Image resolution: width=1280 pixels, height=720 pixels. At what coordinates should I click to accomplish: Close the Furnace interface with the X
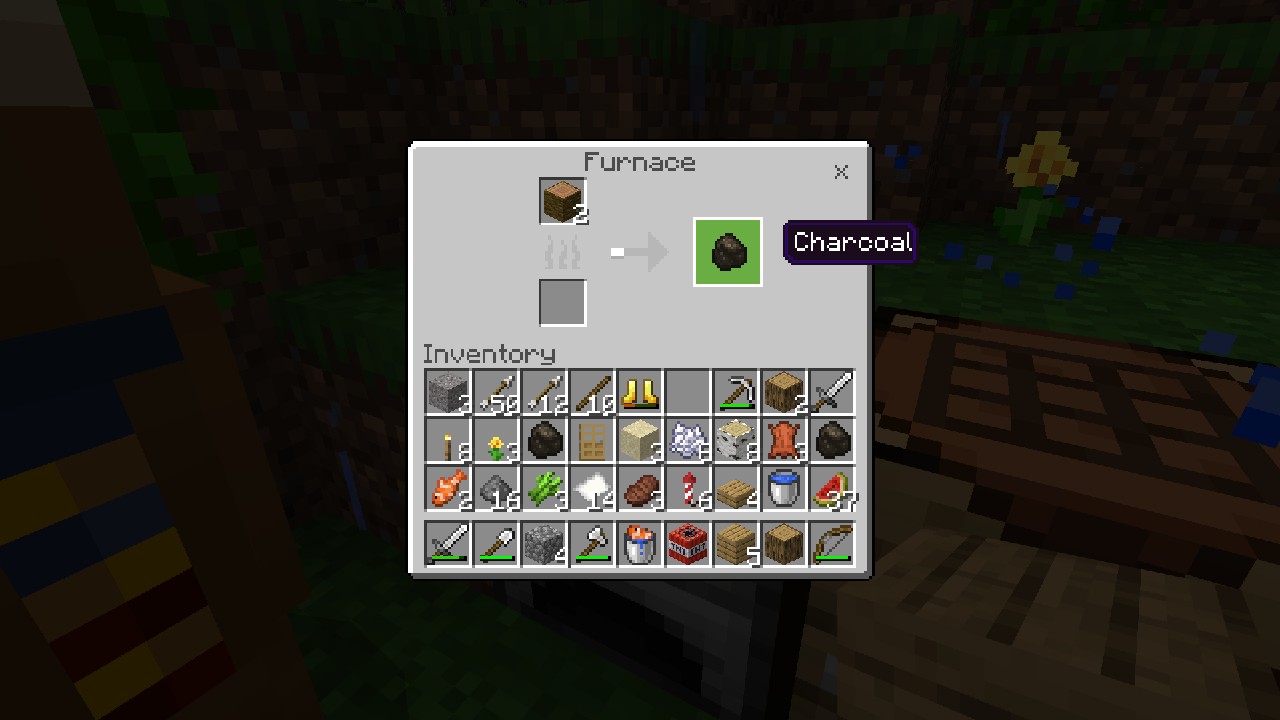tap(841, 171)
